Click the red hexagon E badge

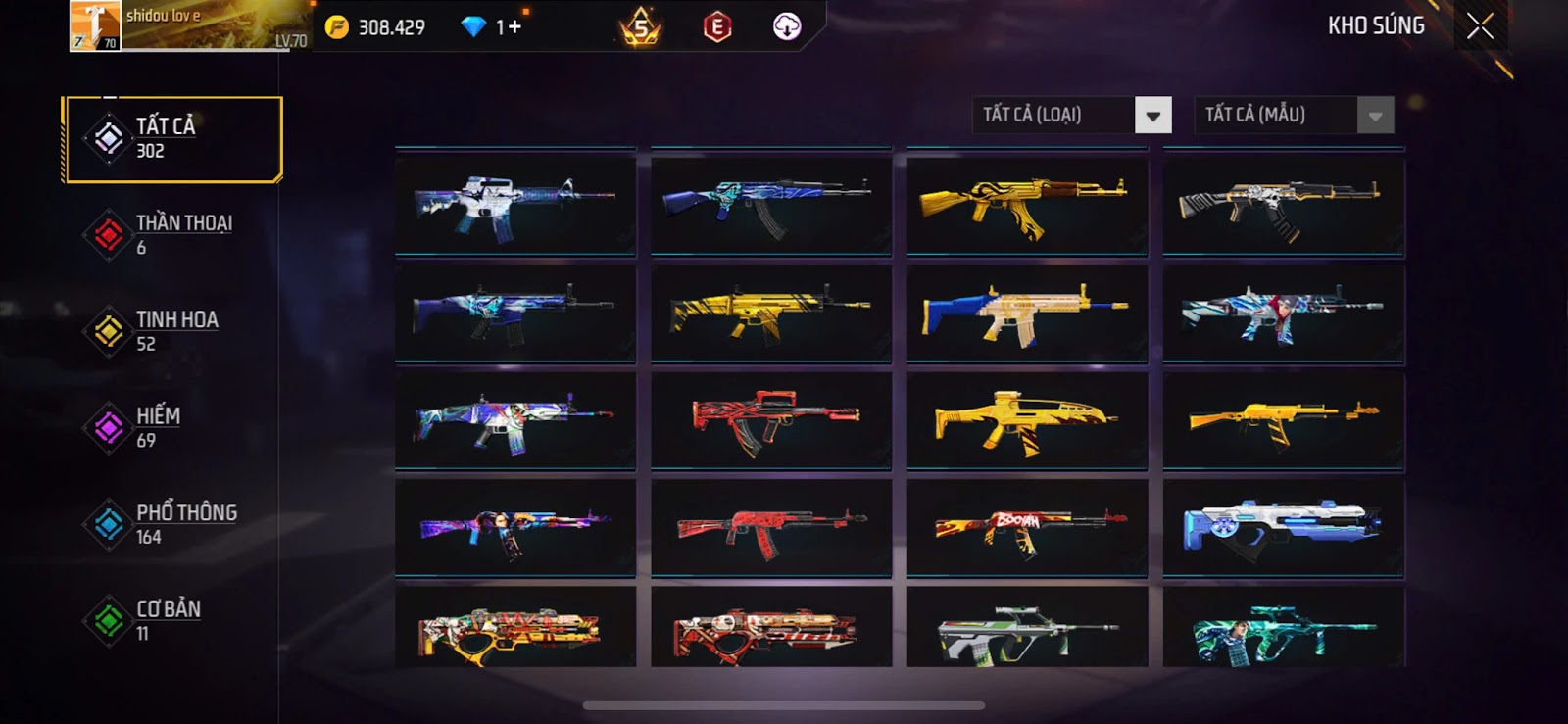(717, 27)
